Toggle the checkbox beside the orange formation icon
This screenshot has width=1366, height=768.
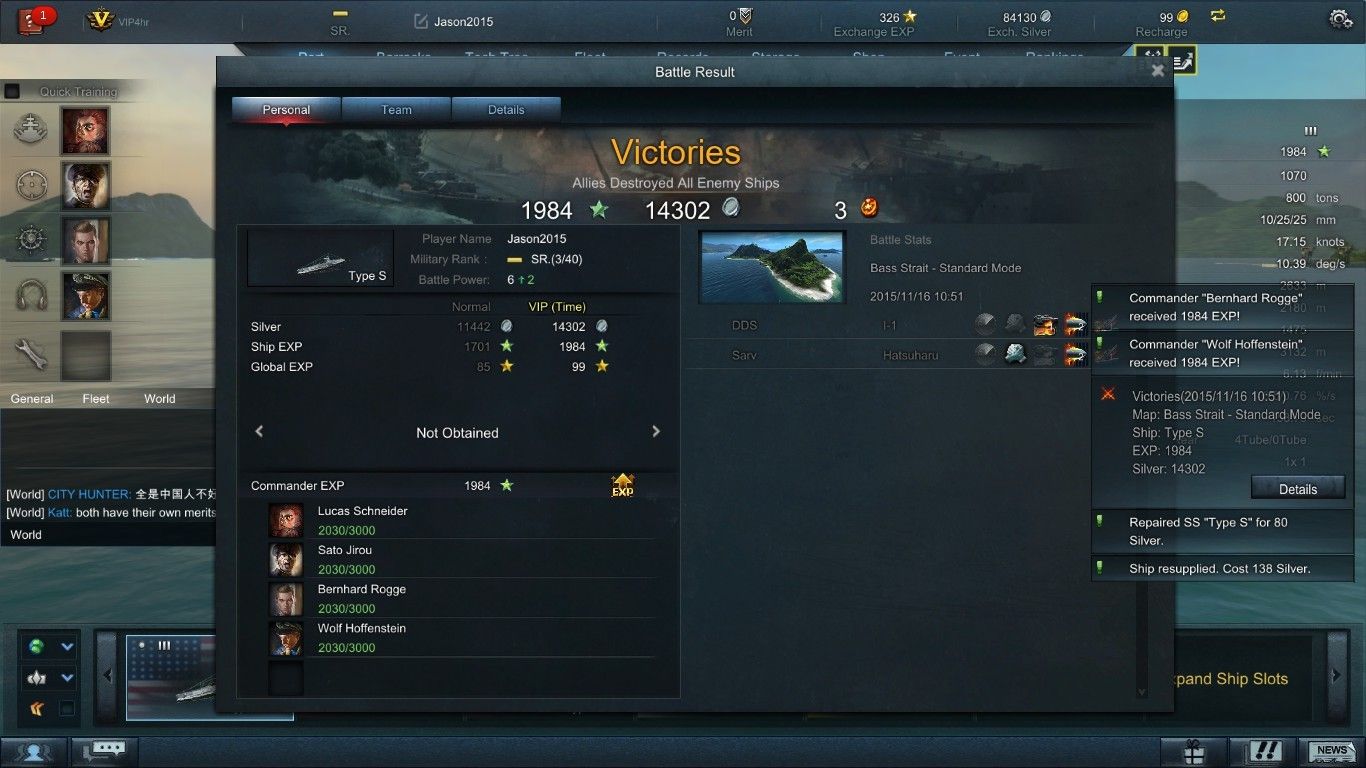click(x=67, y=709)
